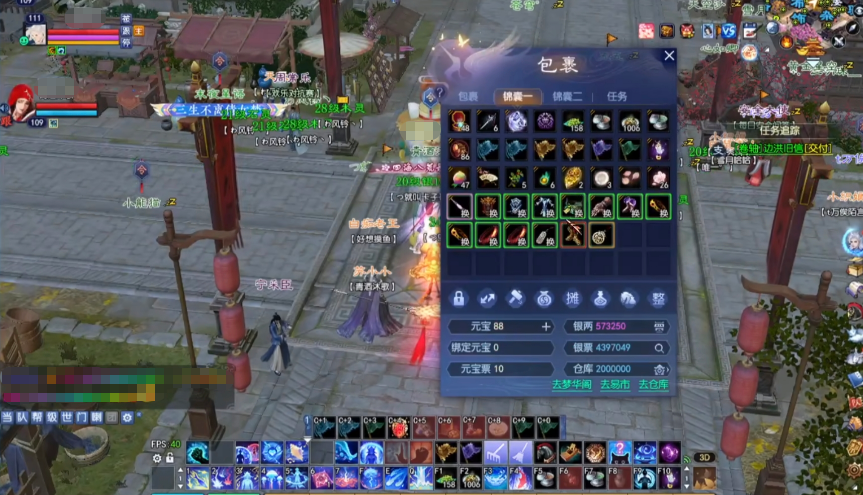
Task: Toggle the 3D camera mode button
Action: pyautogui.click(x=704, y=457)
